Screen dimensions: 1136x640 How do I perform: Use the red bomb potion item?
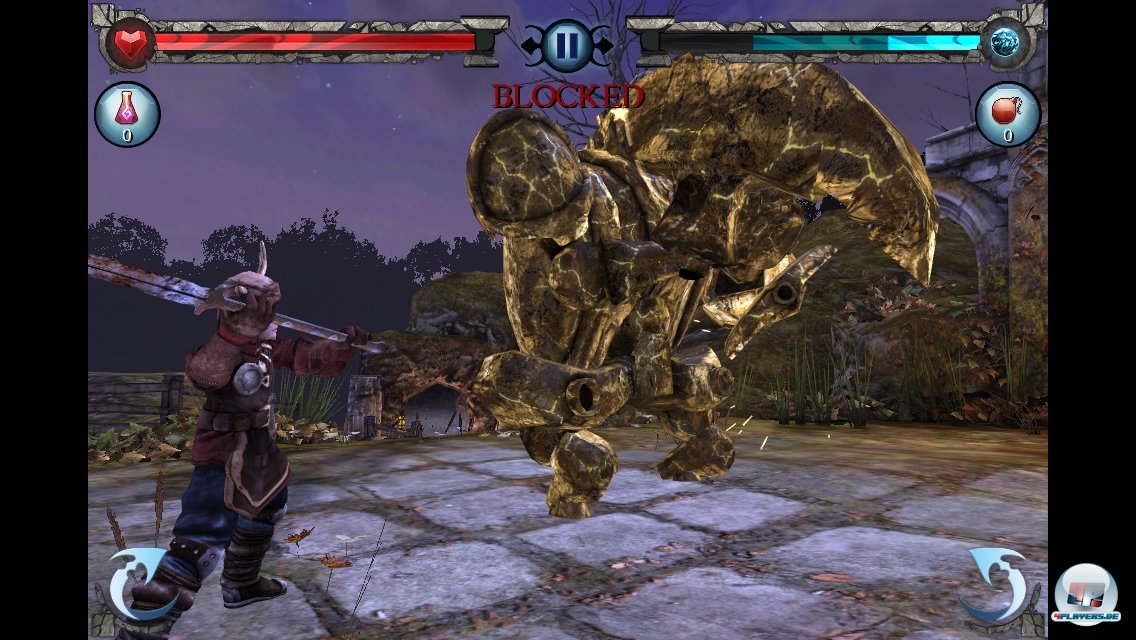click(x=1007, y=114)
